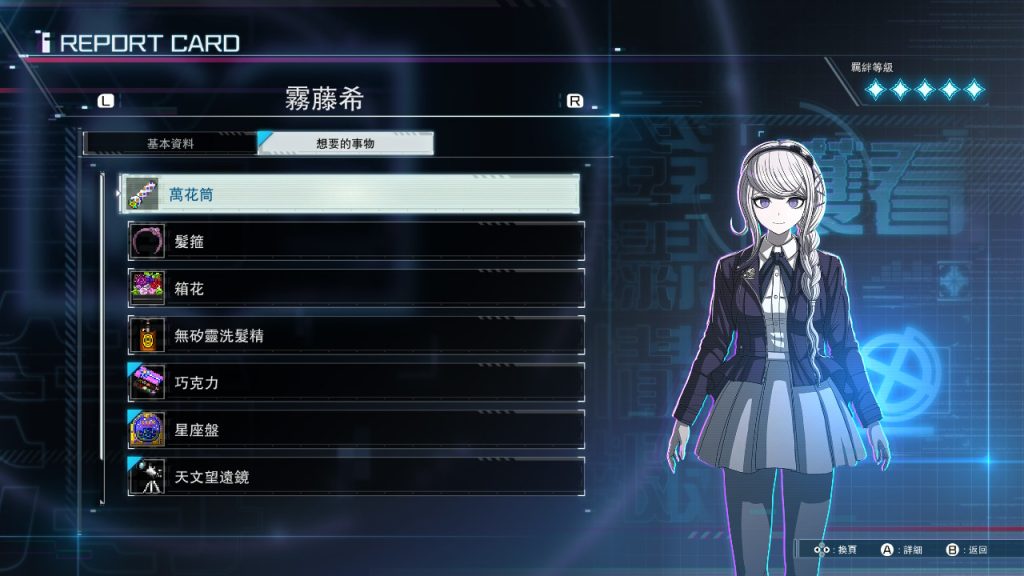The image size is (1024, 576).
Task: Select the 天文望遠鏡 item row
Action: (x=355, y=476)
